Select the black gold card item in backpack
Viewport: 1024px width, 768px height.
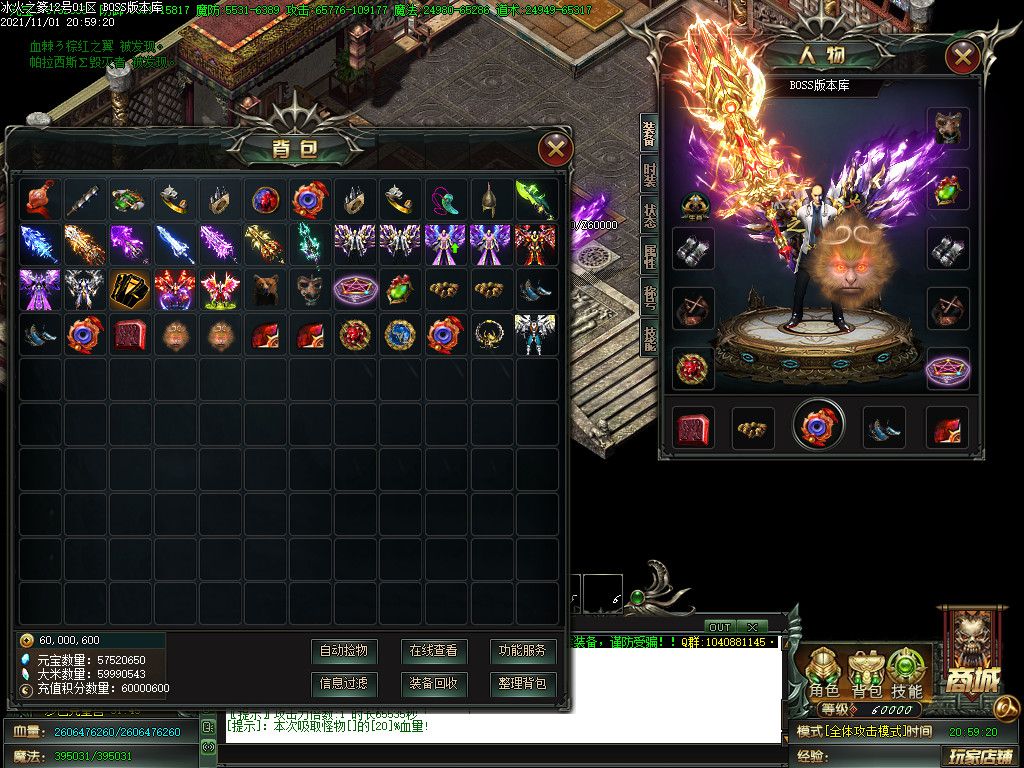pos(130,289)
